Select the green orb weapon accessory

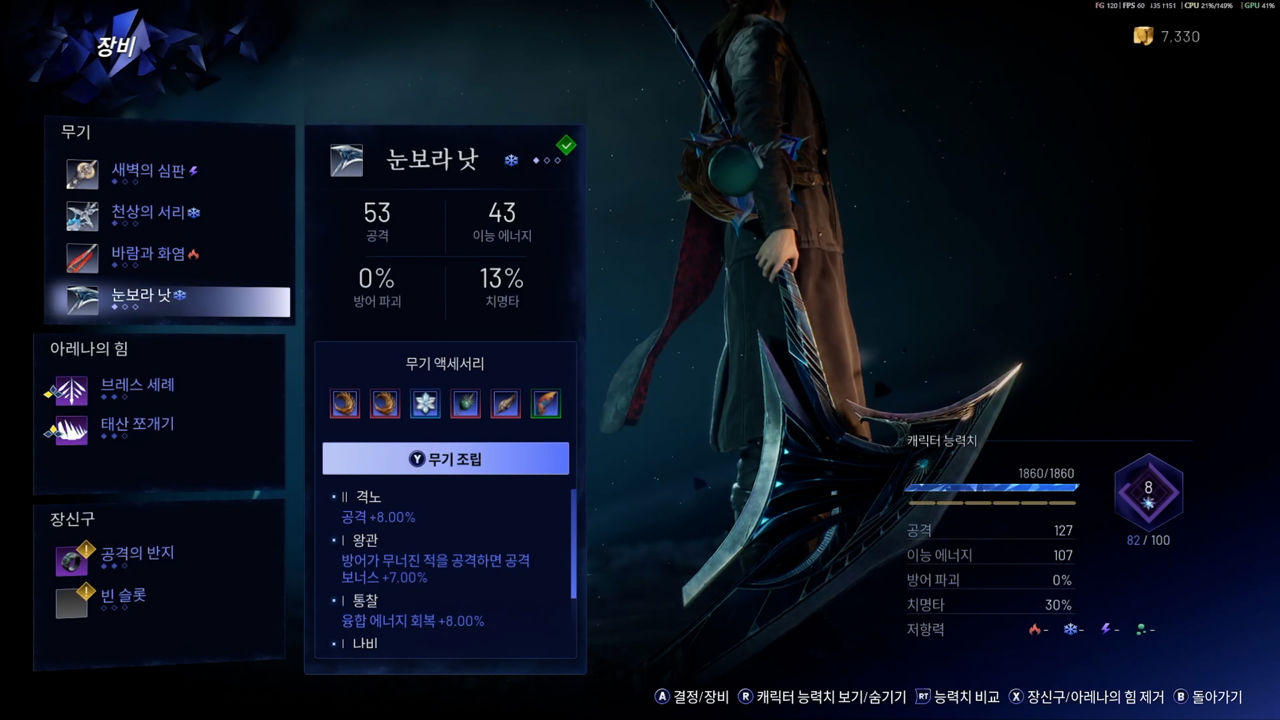(x=465, y=404)
